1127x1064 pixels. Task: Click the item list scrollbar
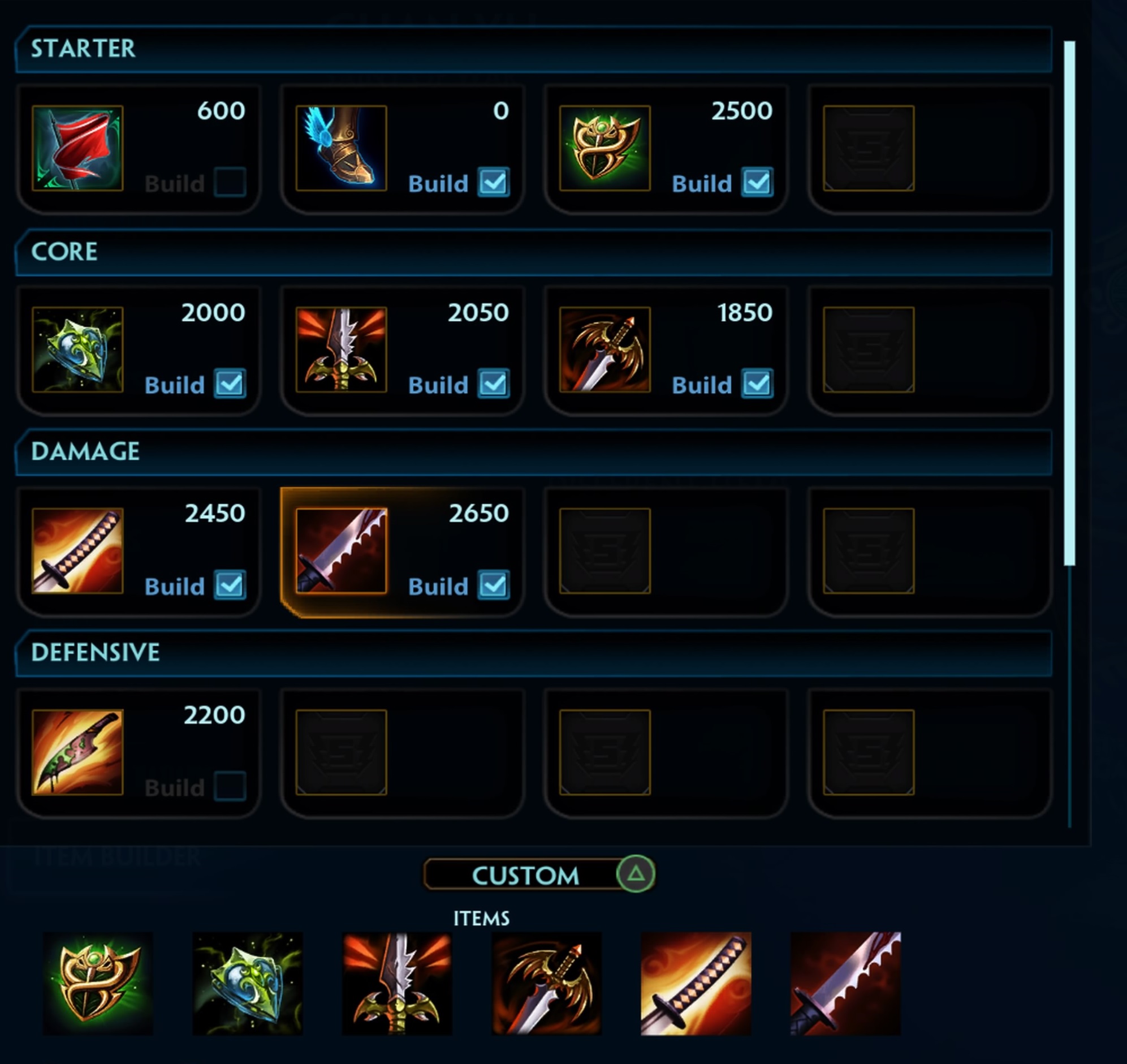coord(1069,303)
